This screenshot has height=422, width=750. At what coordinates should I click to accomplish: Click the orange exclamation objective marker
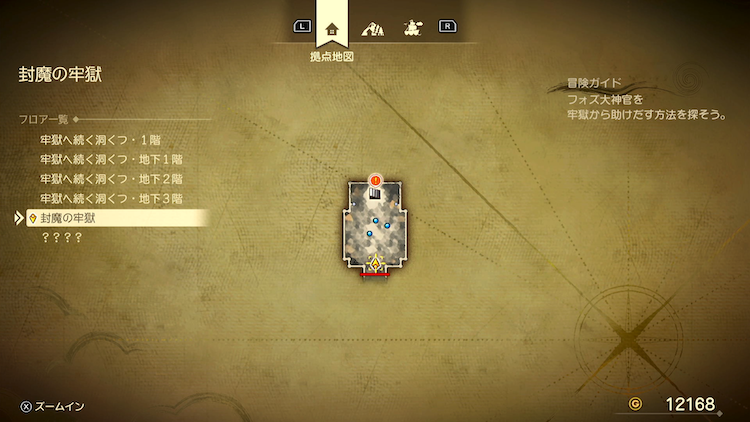tap(375, 180)
